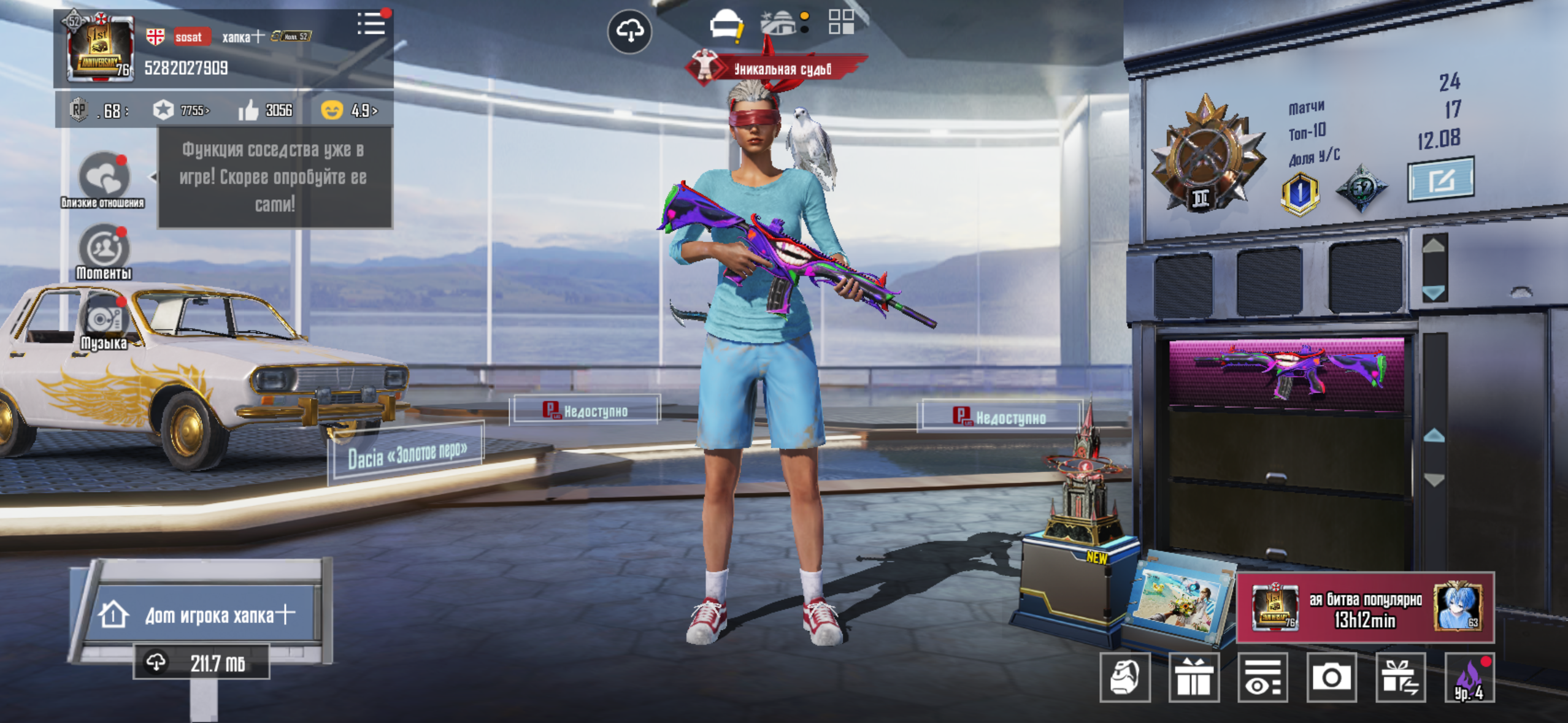1568x723 pixels.
Task: Open the smiley rating 4.9 details
Action: click(349, 110)
